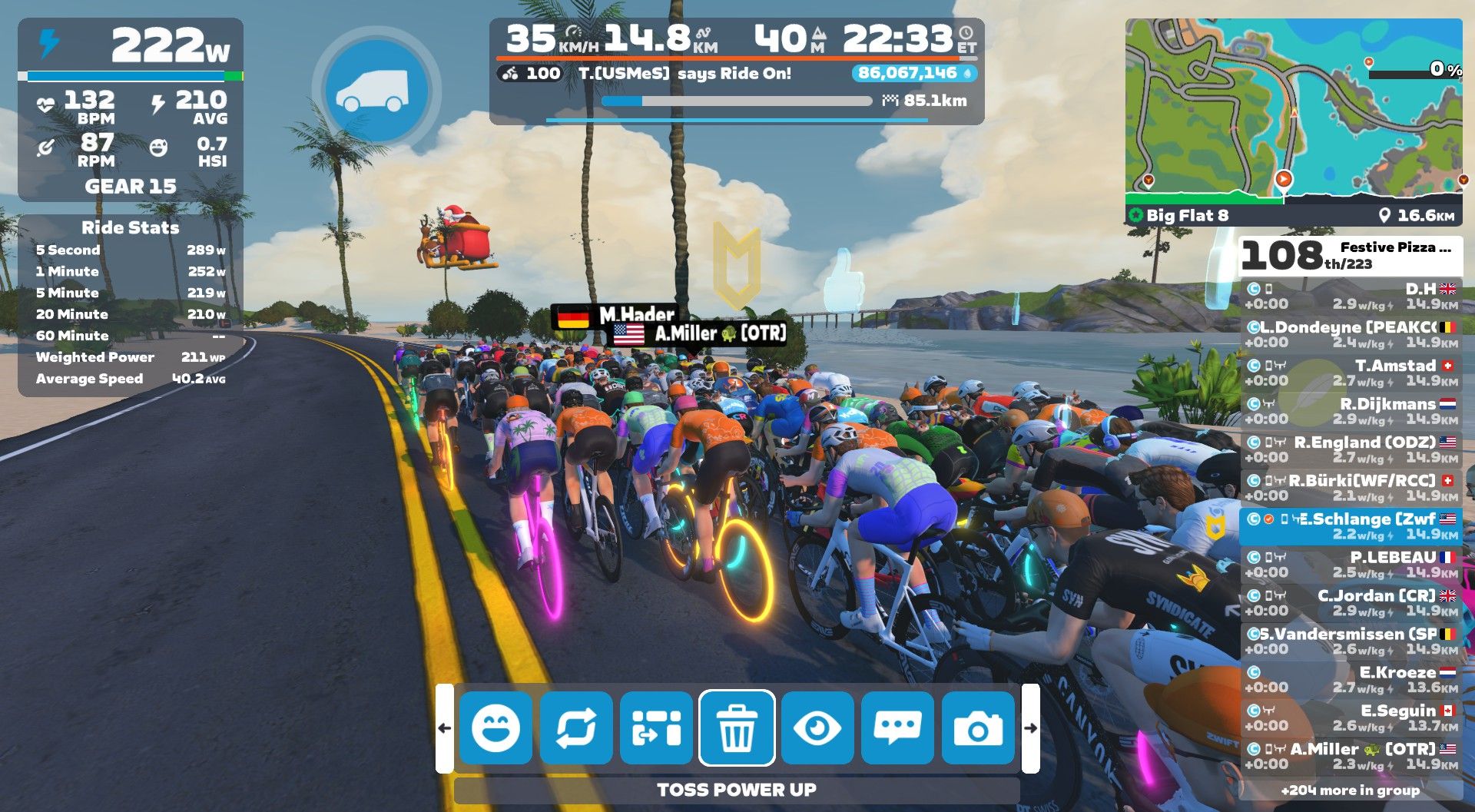Click the 108th position event banner
1475x812 pixels.
pos(1350,256)
